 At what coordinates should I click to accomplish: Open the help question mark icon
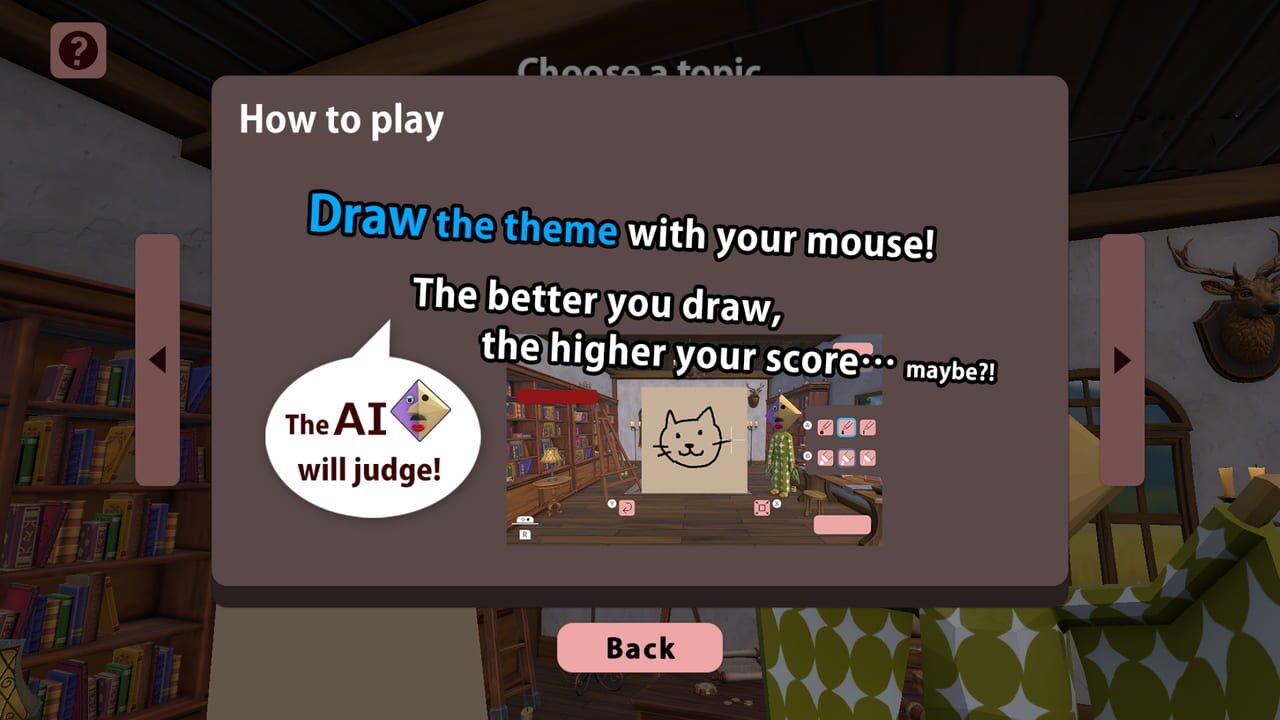point(80,47)
